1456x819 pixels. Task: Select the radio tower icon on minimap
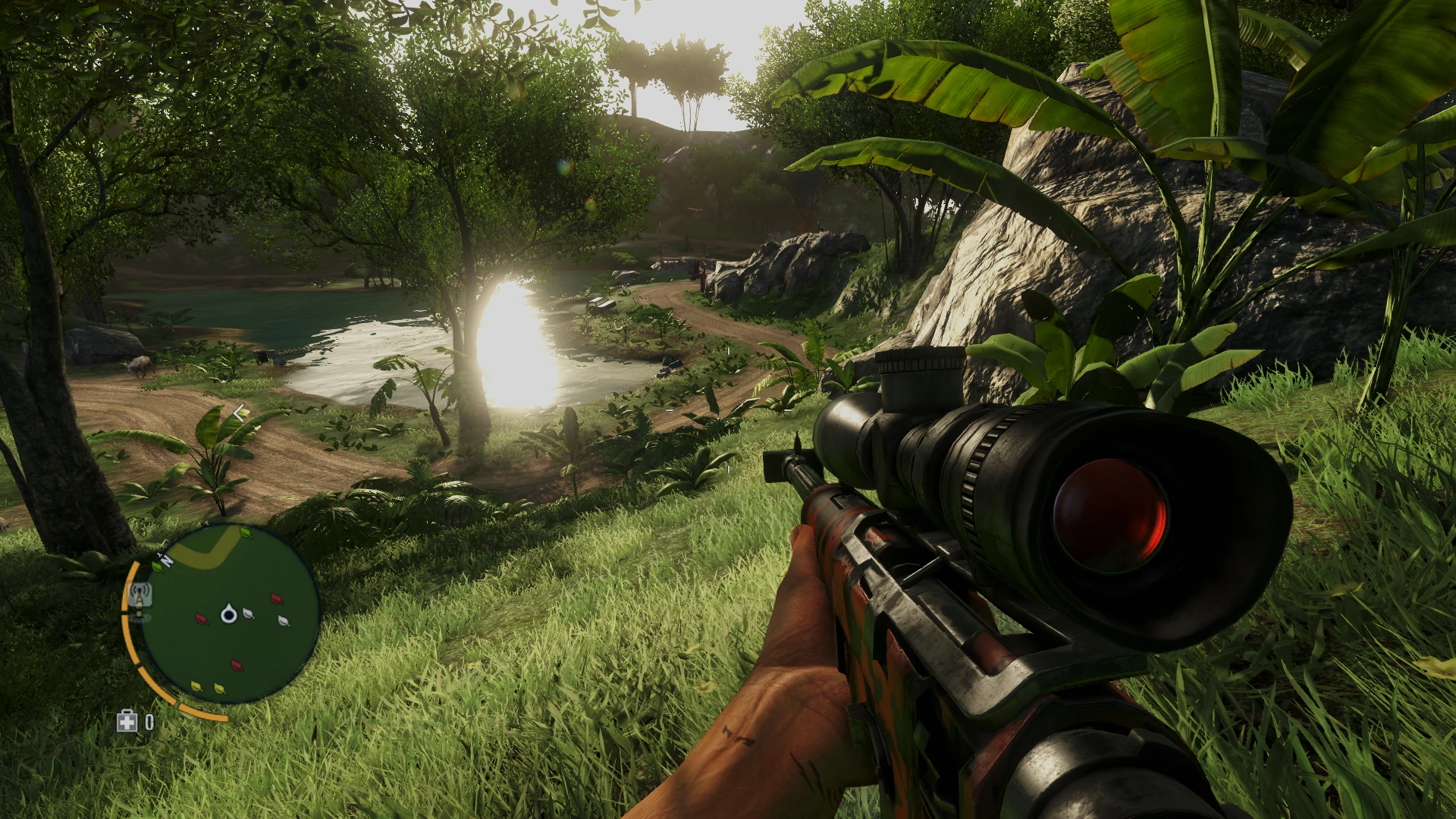click(x=140, y=597)
